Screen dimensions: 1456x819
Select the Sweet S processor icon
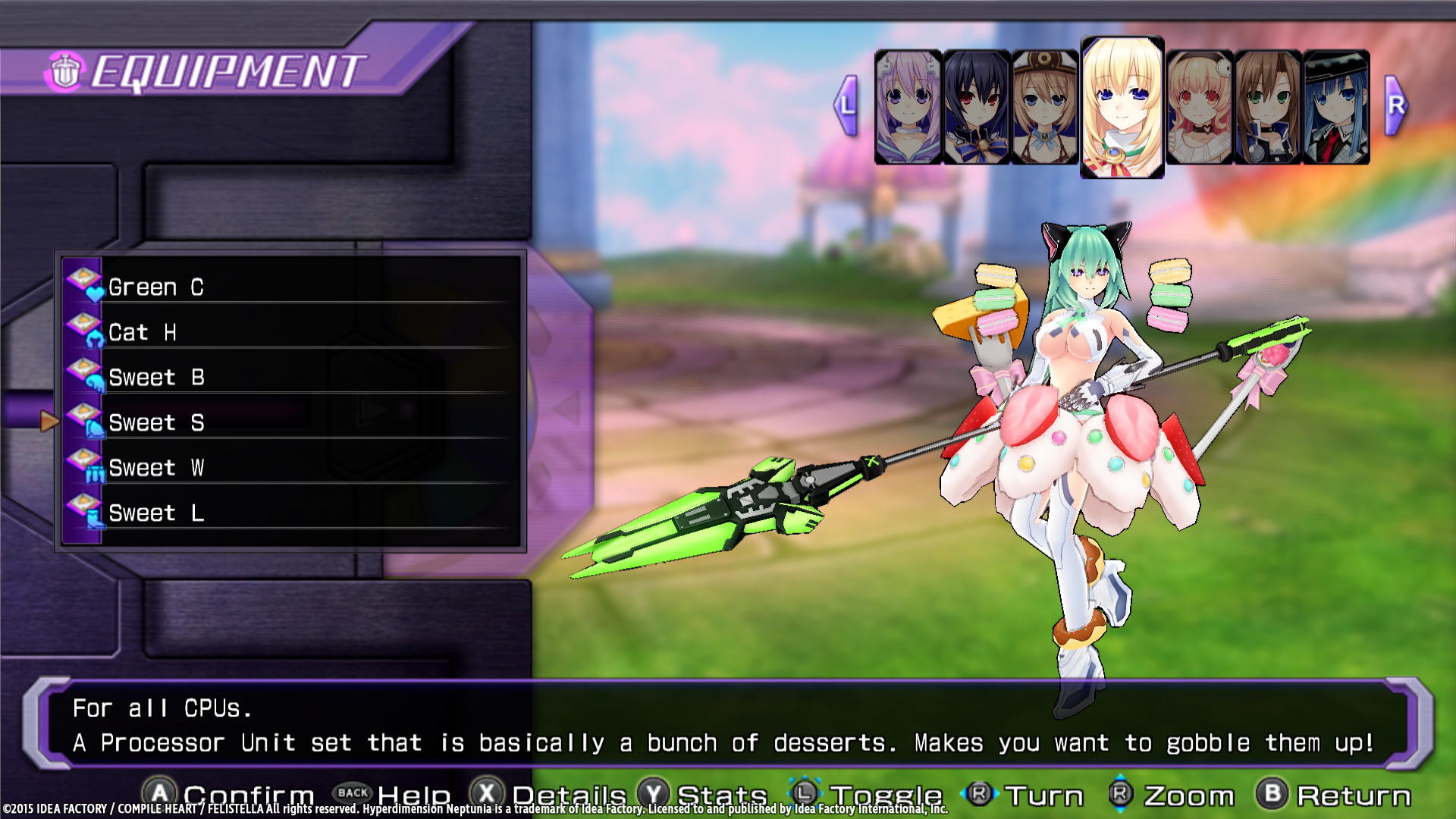83,419
